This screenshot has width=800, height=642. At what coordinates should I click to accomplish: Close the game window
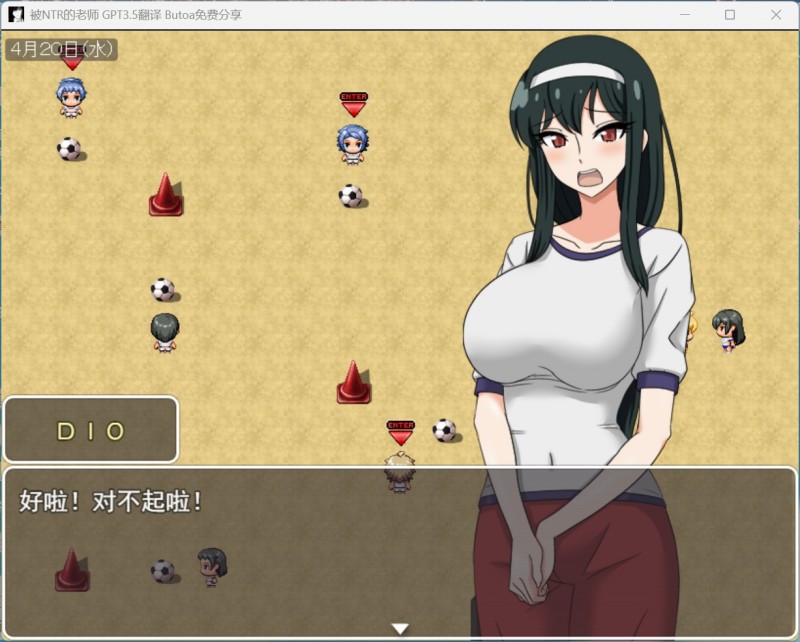[x=776, y=15]
